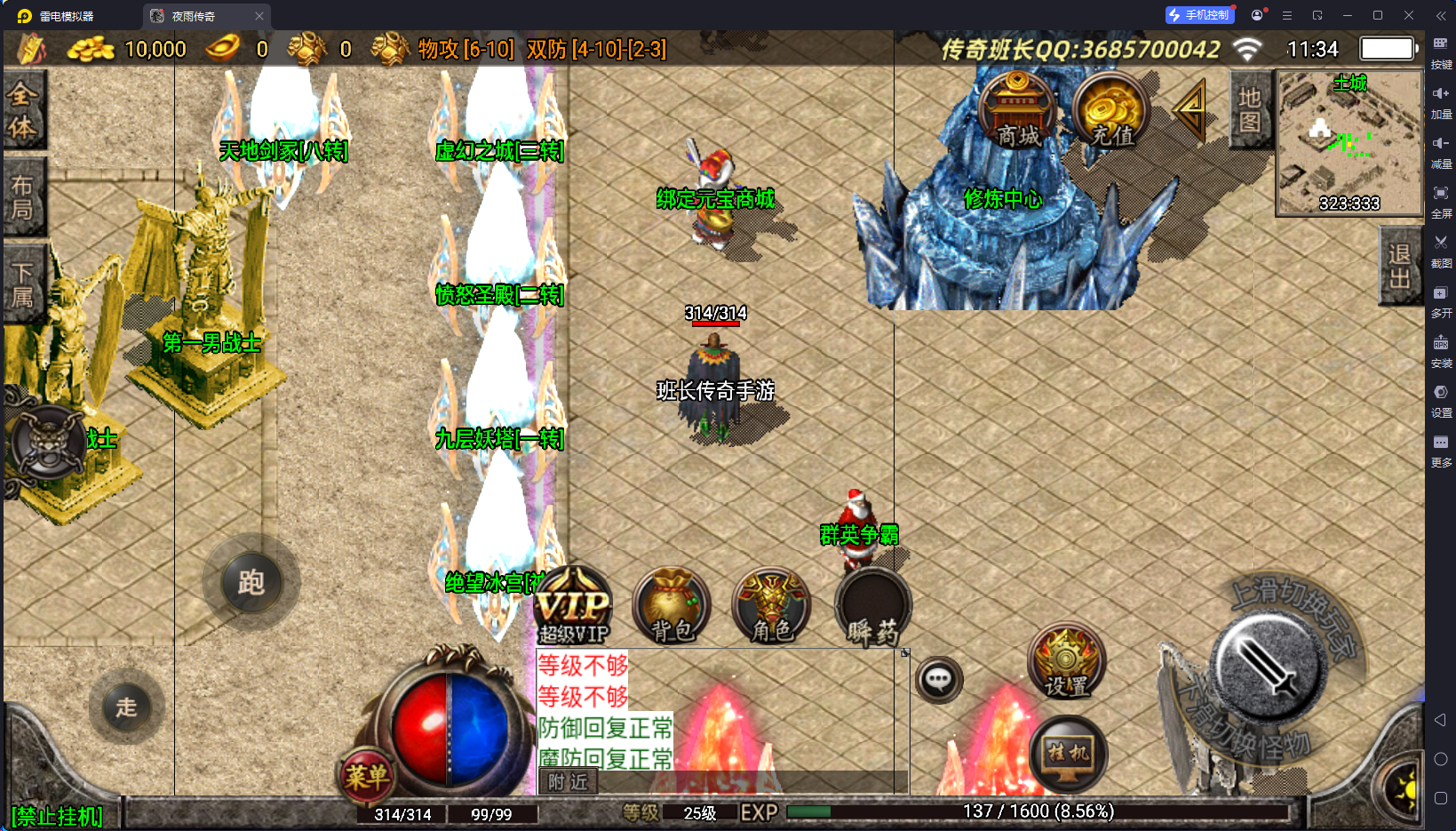This screenshot has height=831, width=1456.
Task: Open the chat speech bubble button
Action: [938, 681]
